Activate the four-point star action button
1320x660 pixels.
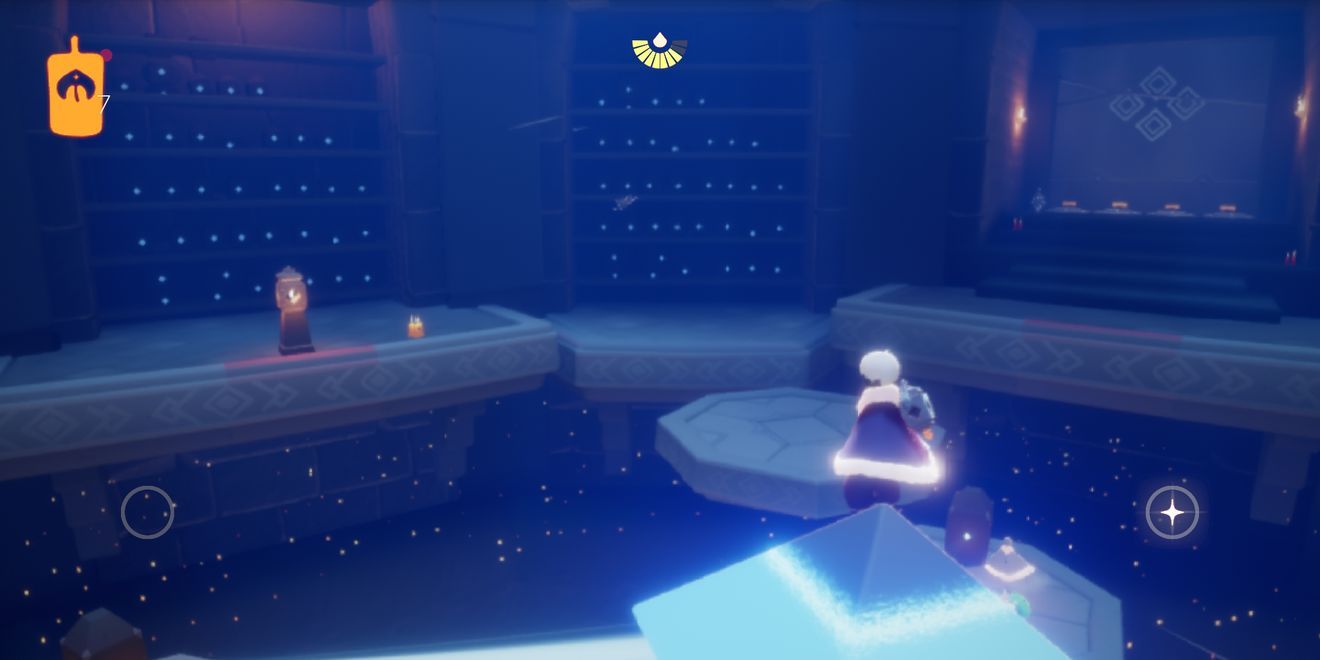click(1172, 513)
